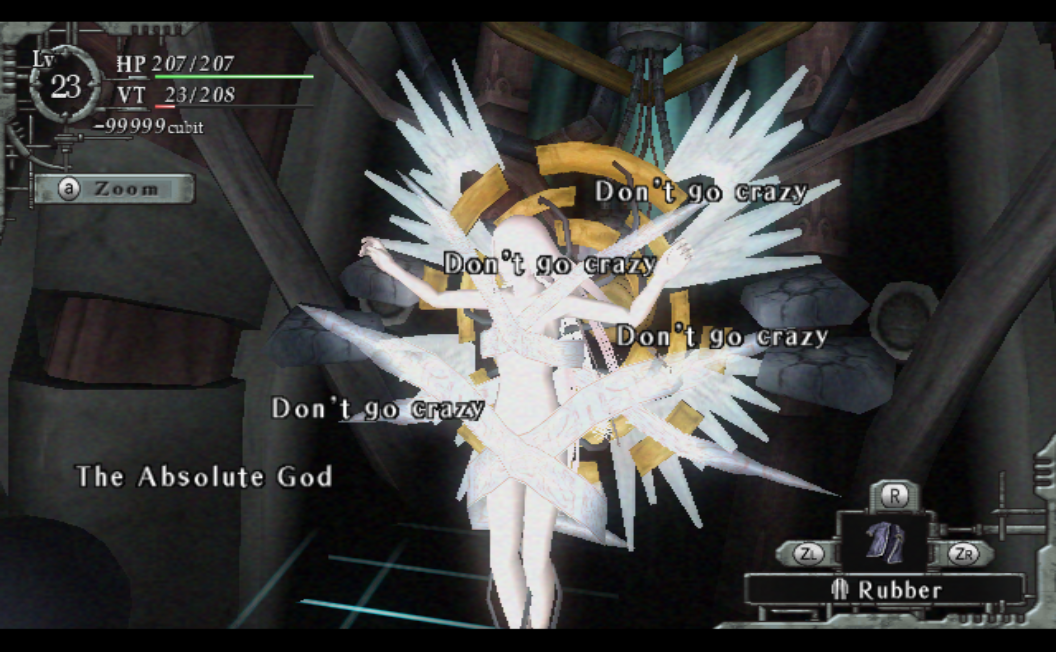Viewport: 1056px width, 652px height.
Task: Select the equipped coat item slot
Action: [x=884, y=542]
